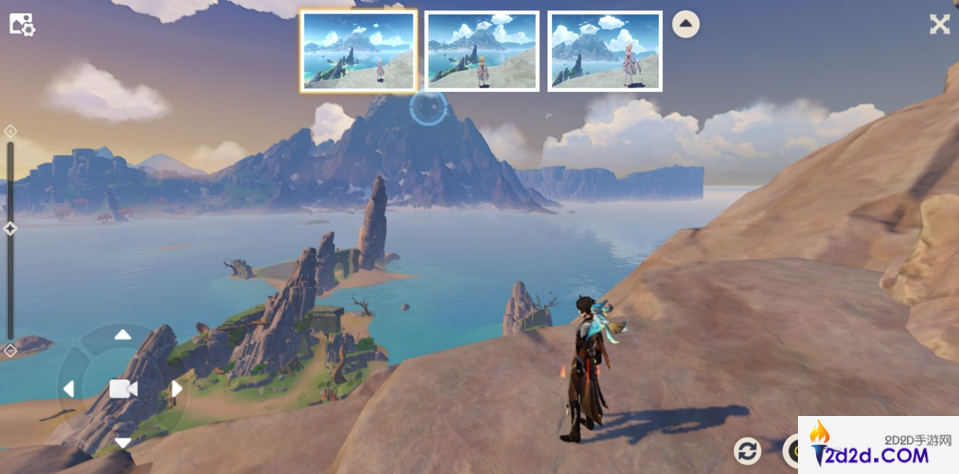Click the video camera icon in the pad
Screen dimensions: 959x474
(122, 389)
